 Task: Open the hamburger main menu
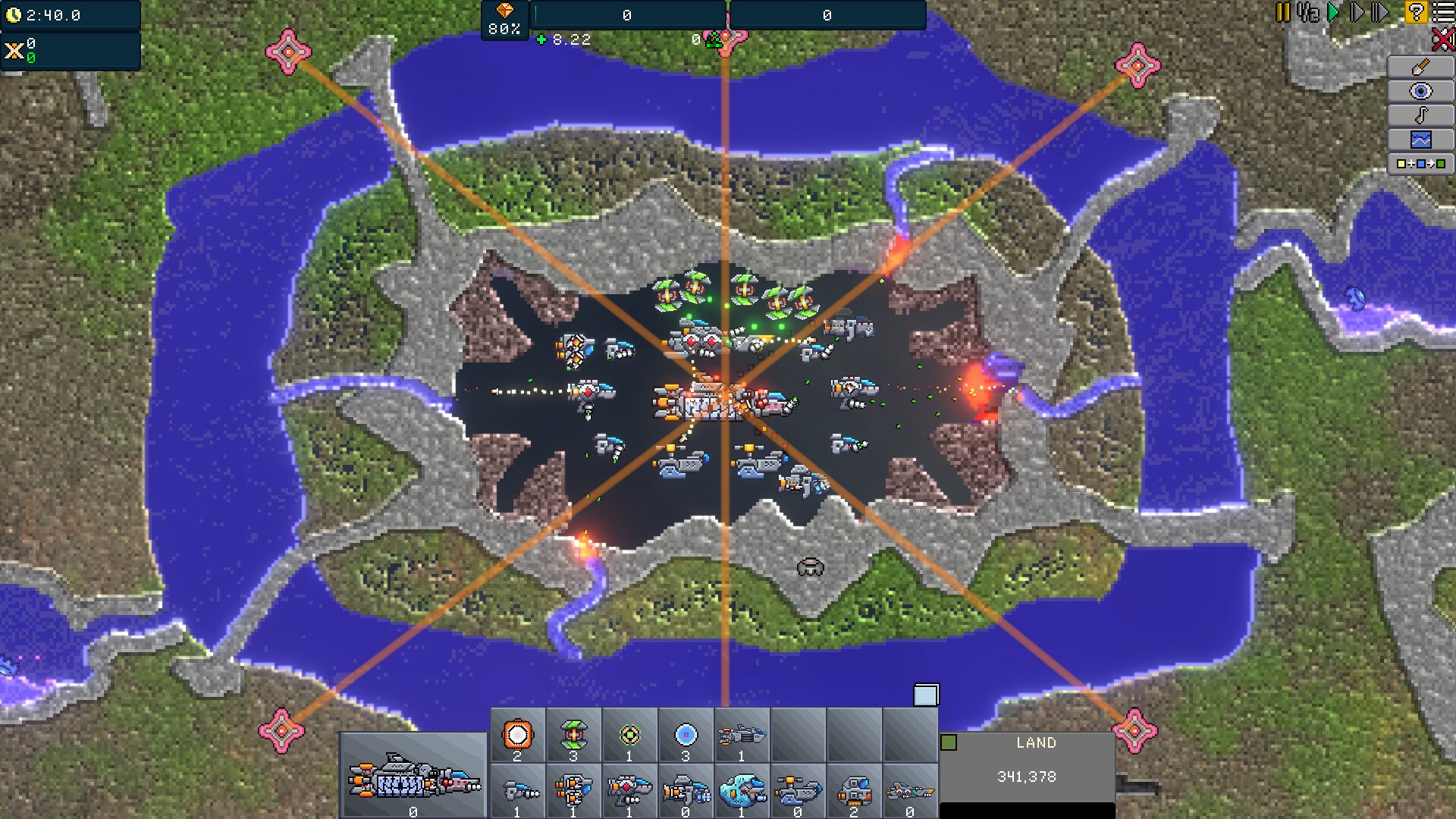(x=1443, y=12)
